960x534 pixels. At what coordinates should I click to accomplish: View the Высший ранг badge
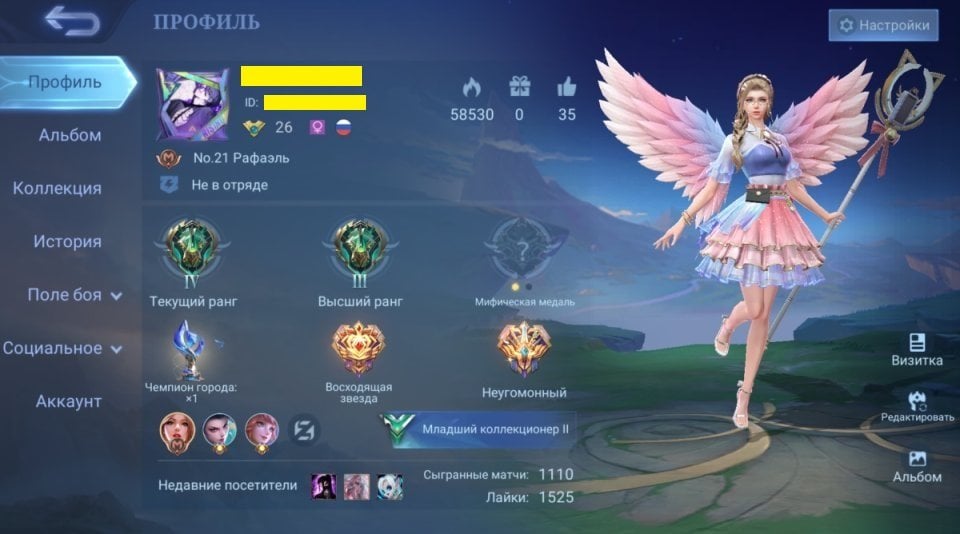(360, 250)
